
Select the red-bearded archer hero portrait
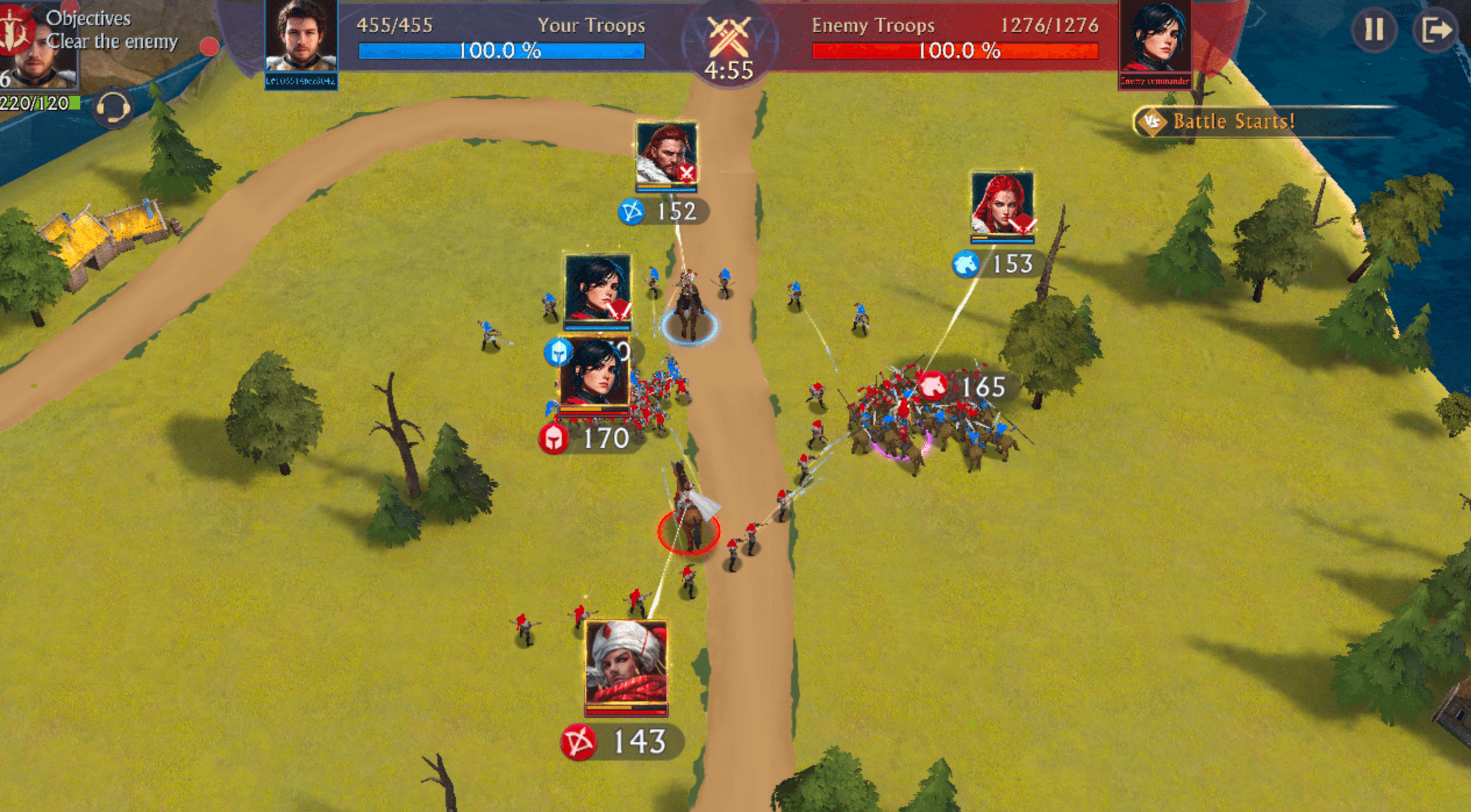tap(666, 155)
